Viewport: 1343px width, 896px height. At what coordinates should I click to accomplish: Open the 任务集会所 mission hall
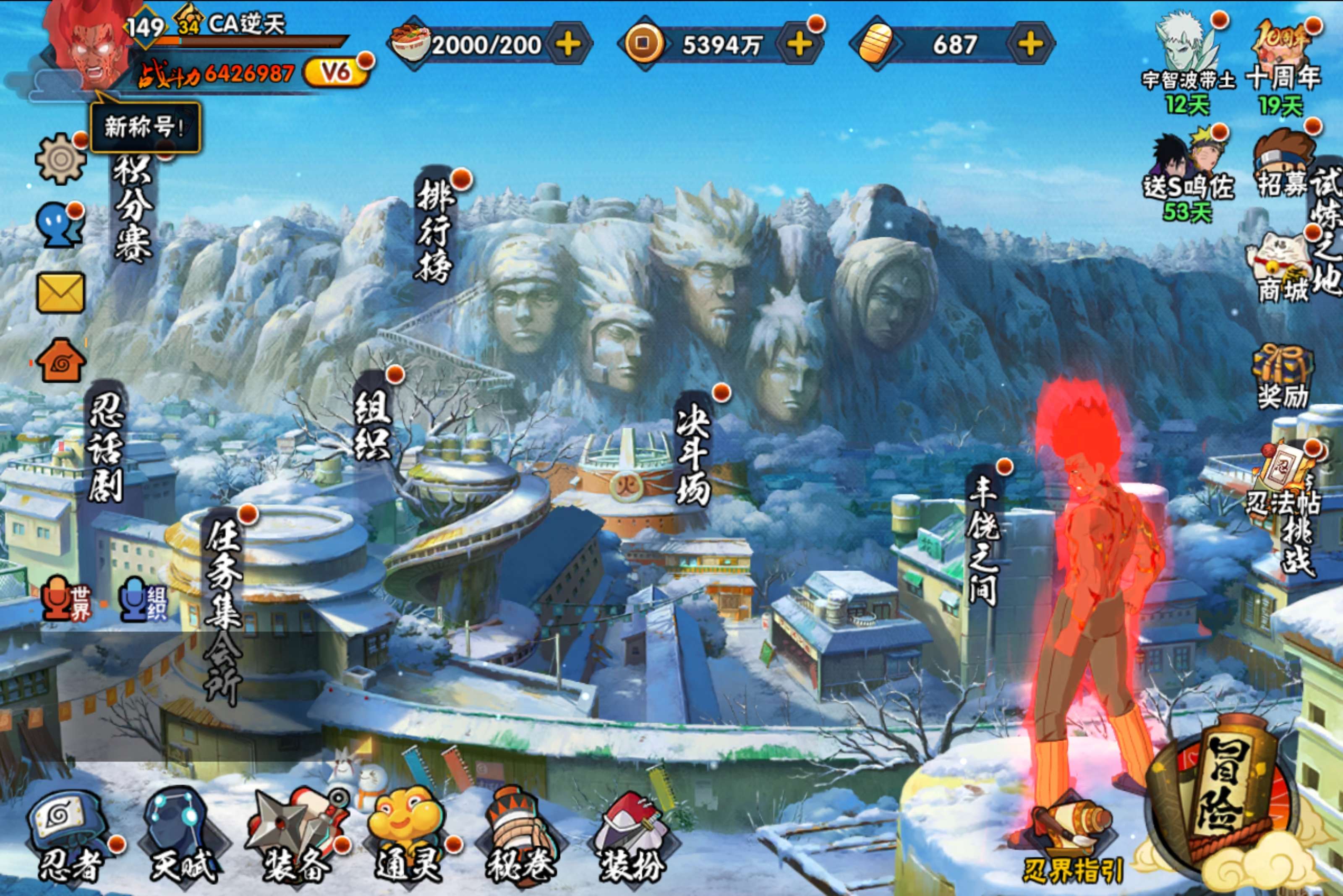[x=223, y=606]
